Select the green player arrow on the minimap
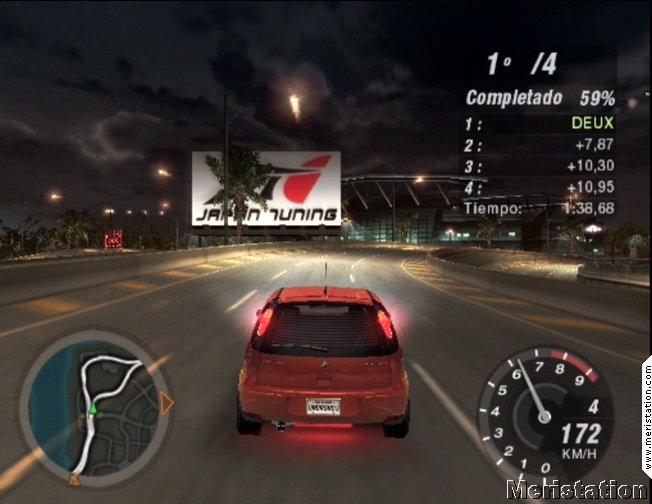Image resolution: width=652 pixels, height=504 pixels. [x=93, y=408]
